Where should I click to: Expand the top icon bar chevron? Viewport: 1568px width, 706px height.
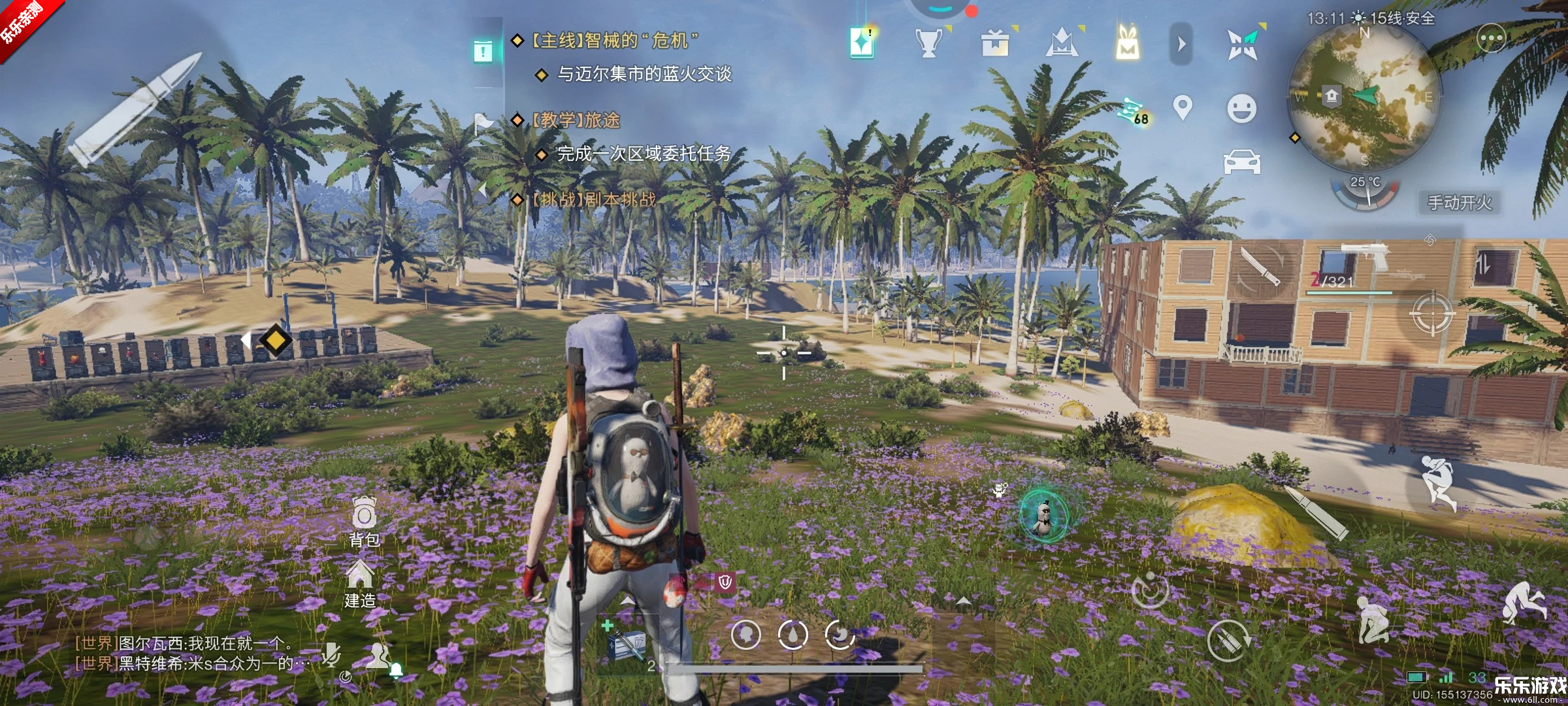(1180, 43)
